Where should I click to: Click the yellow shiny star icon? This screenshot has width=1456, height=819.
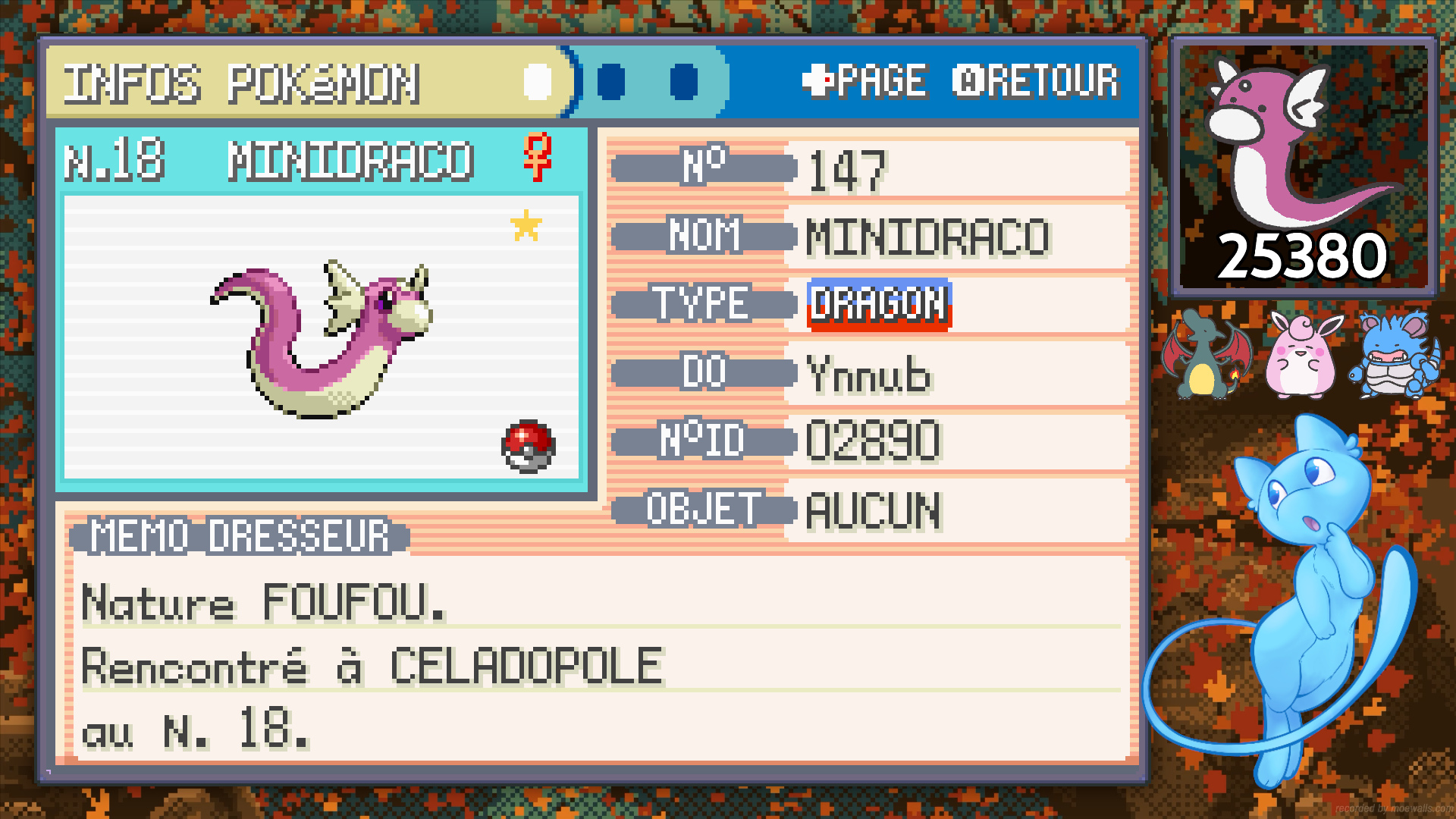[x=526, y=225]
